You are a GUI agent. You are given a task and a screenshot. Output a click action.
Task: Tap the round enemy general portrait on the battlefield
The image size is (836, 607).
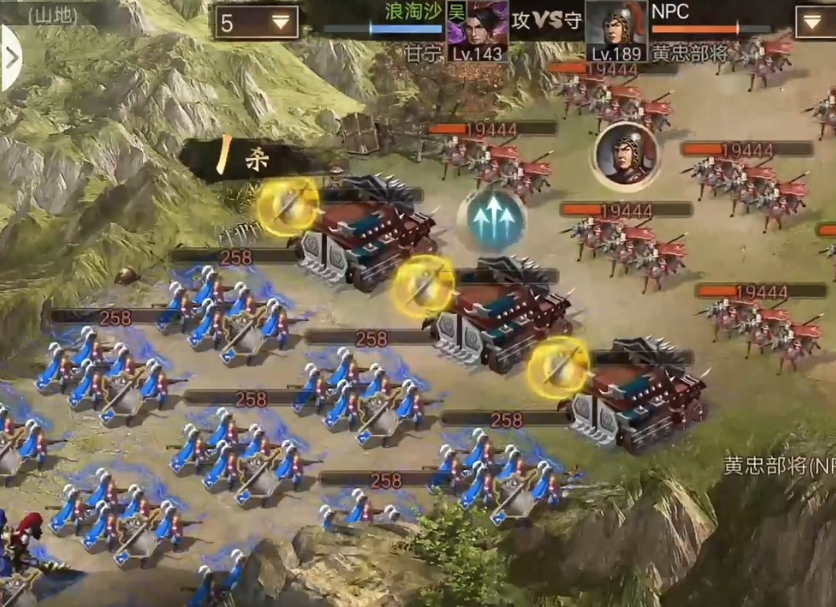click(x=624, y=156)
